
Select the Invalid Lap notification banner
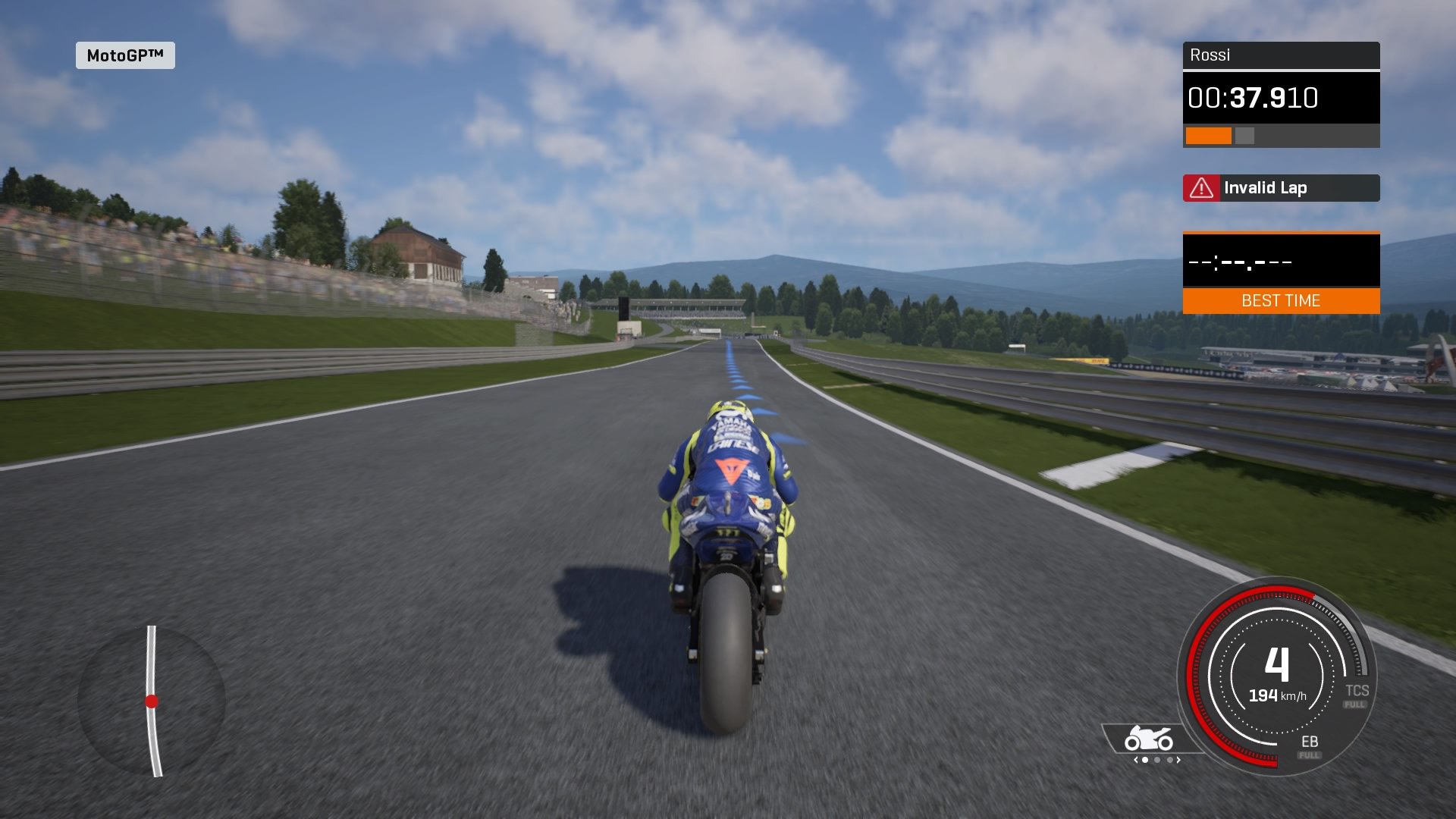point(1281,187)
